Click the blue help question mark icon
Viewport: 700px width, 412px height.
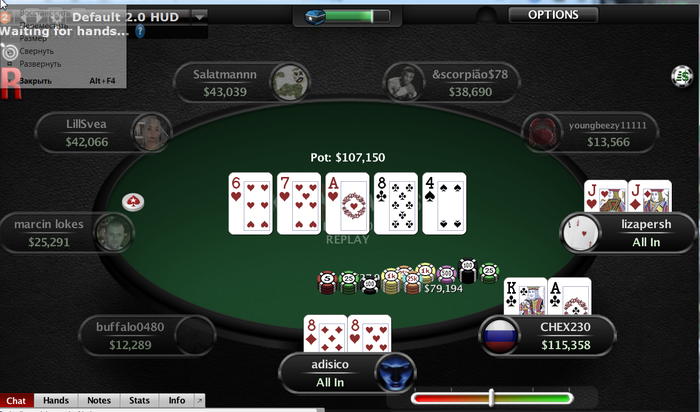coord(140,31)
